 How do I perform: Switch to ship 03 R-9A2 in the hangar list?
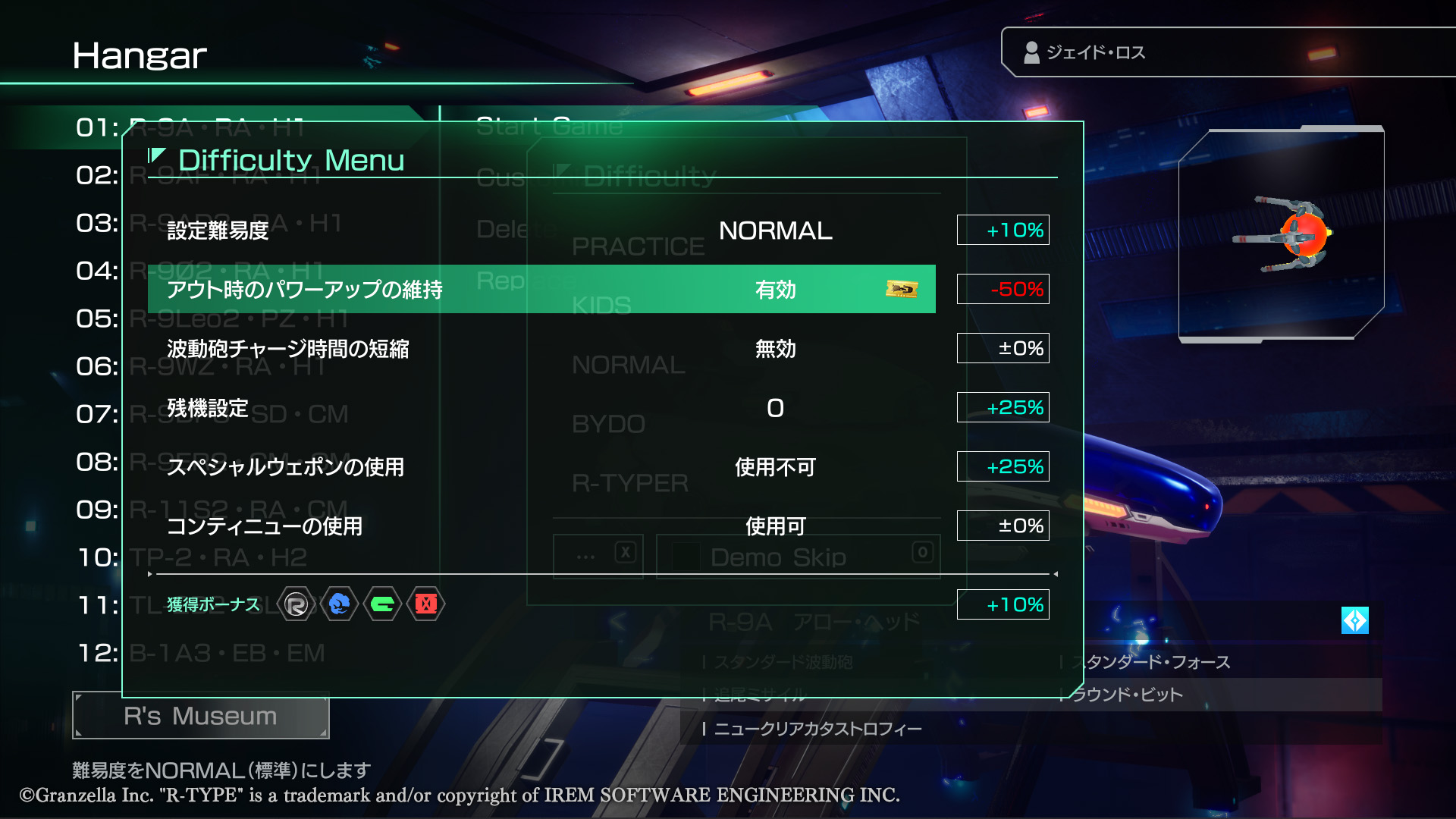point(227,223)
